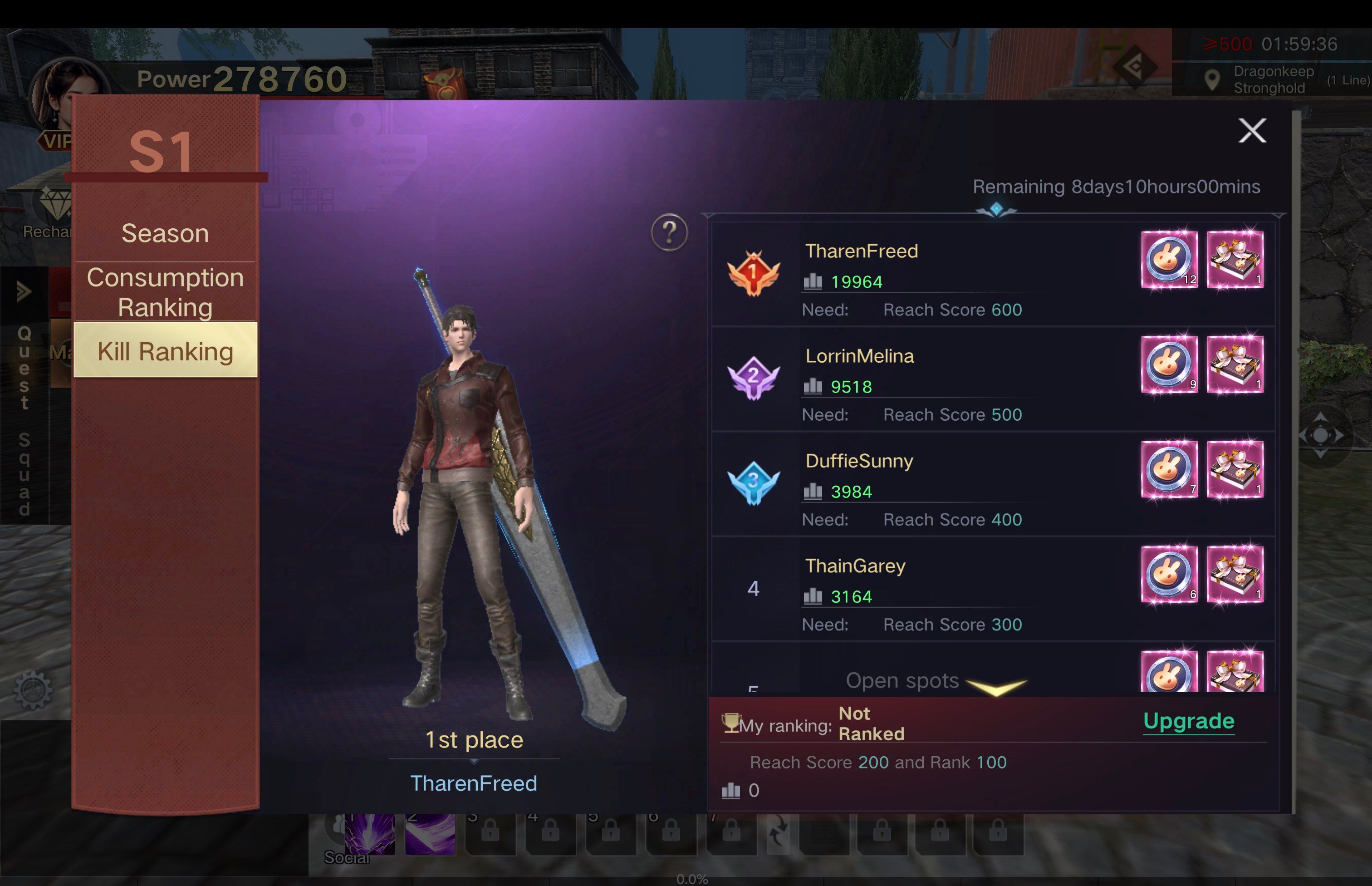The height and width of the screenshot is (886, 1372).
Task: Open the question mark help button
Action: [669, 232]
